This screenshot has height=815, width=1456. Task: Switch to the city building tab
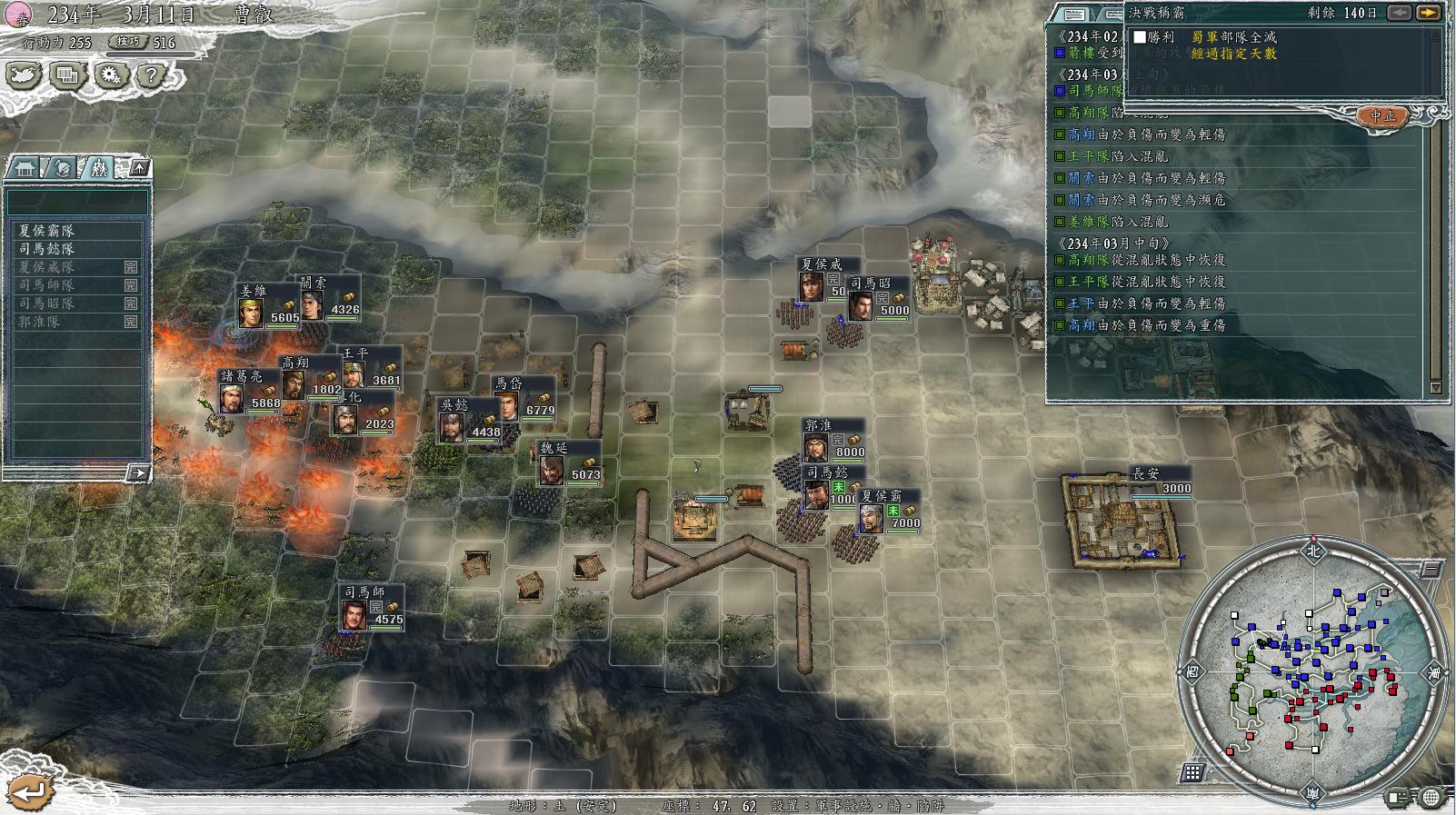pos(26,168)
